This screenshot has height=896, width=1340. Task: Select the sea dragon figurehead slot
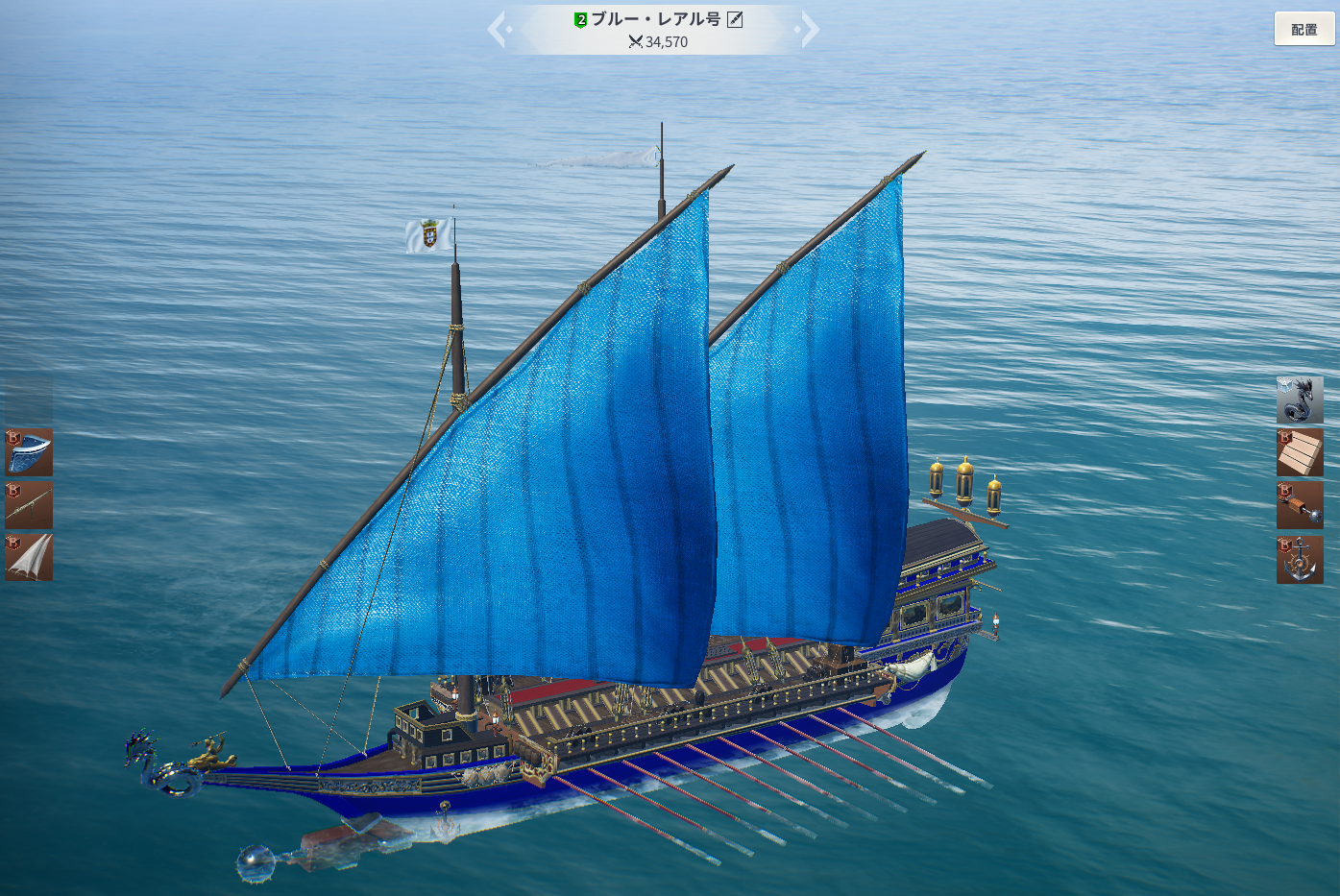click(x=1300, y=400)
